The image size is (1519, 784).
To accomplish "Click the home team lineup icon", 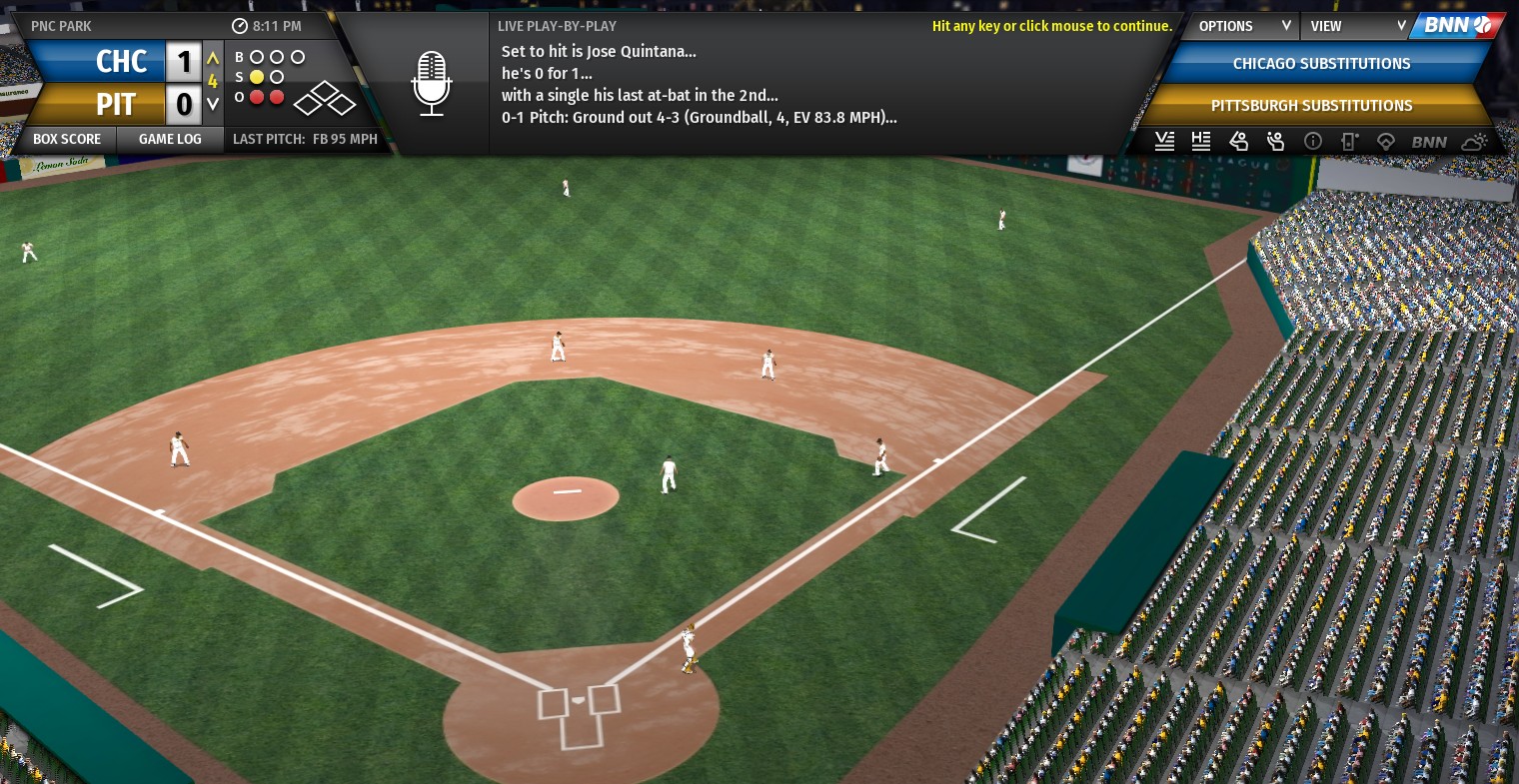I will click(x=1201, y=141).
